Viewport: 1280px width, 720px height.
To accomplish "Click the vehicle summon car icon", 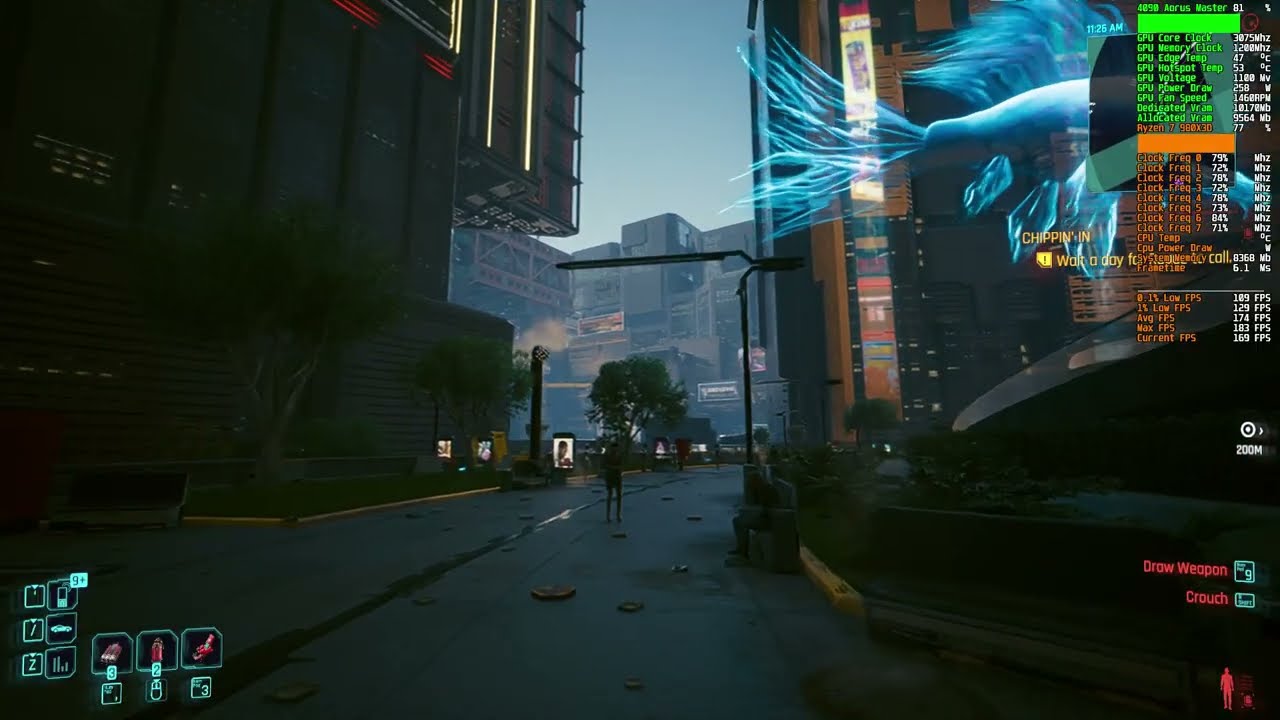I will point(61,628).
